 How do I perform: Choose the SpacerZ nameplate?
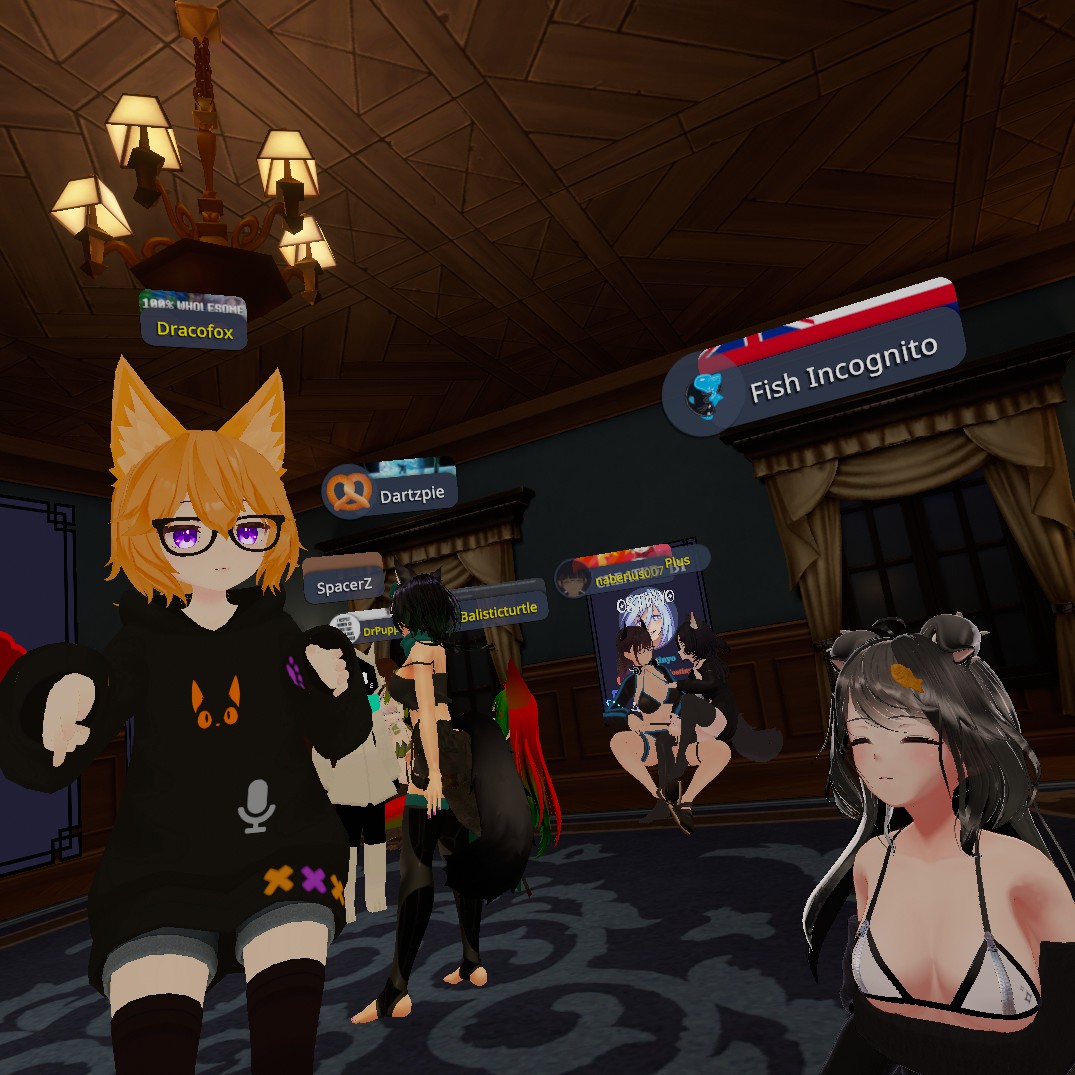[344, 586]
